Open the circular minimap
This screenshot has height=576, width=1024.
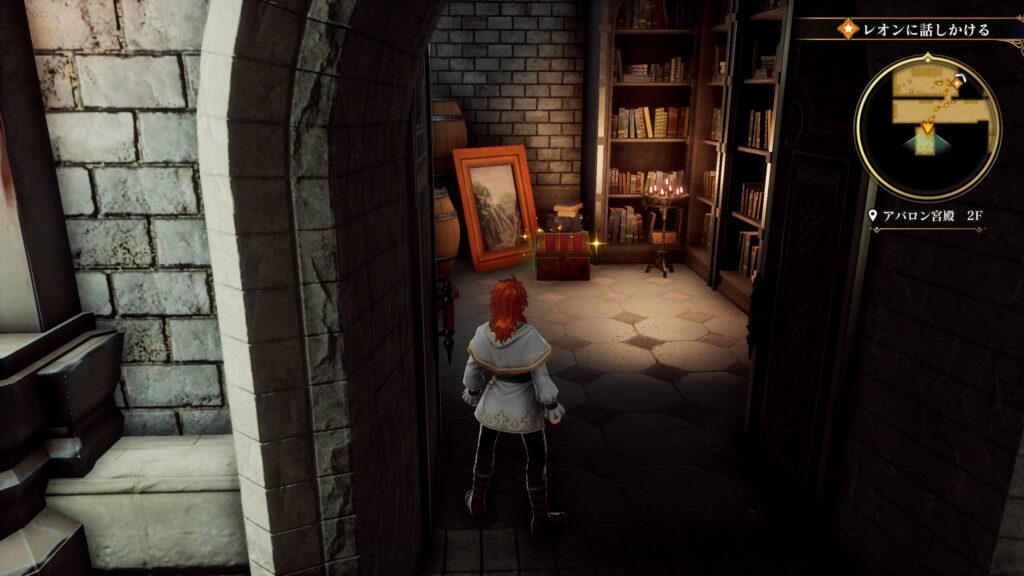[x=927, y=127]
